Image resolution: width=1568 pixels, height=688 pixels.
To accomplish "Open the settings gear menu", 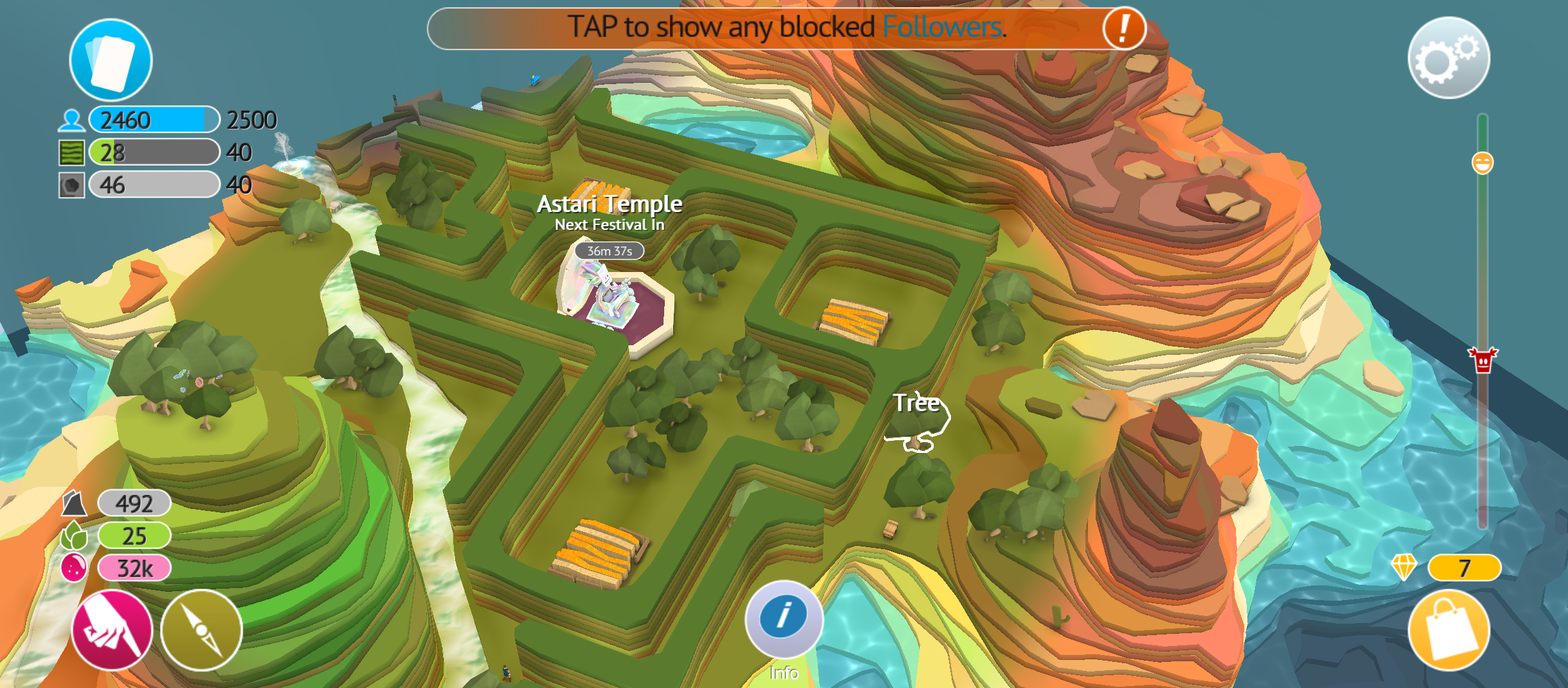I will 1449,58.
